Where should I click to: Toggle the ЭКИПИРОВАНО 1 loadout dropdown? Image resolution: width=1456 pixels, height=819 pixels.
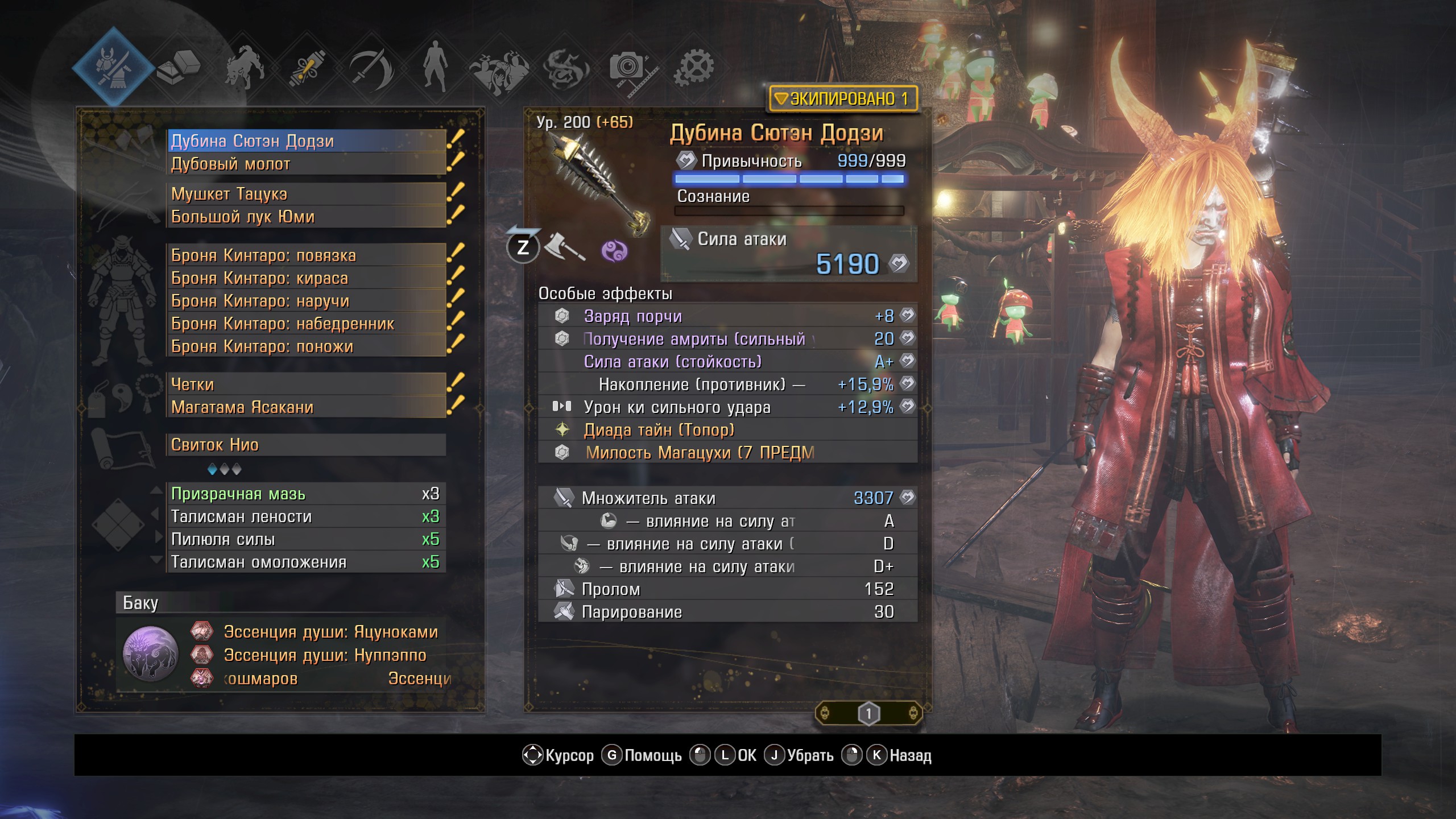coord(843,99)
